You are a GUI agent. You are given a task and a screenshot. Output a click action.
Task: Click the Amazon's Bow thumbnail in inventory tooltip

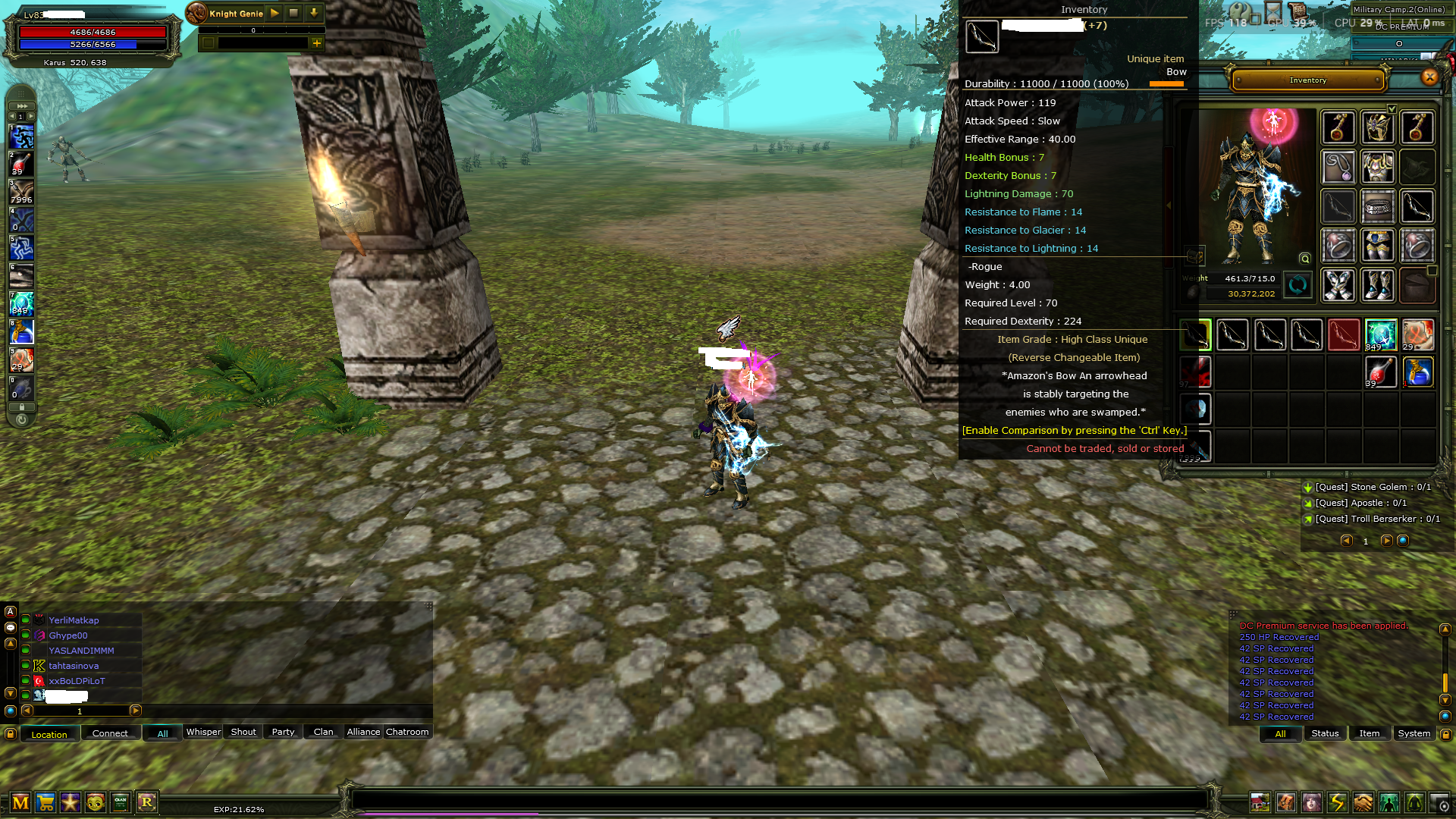point(982,36)
